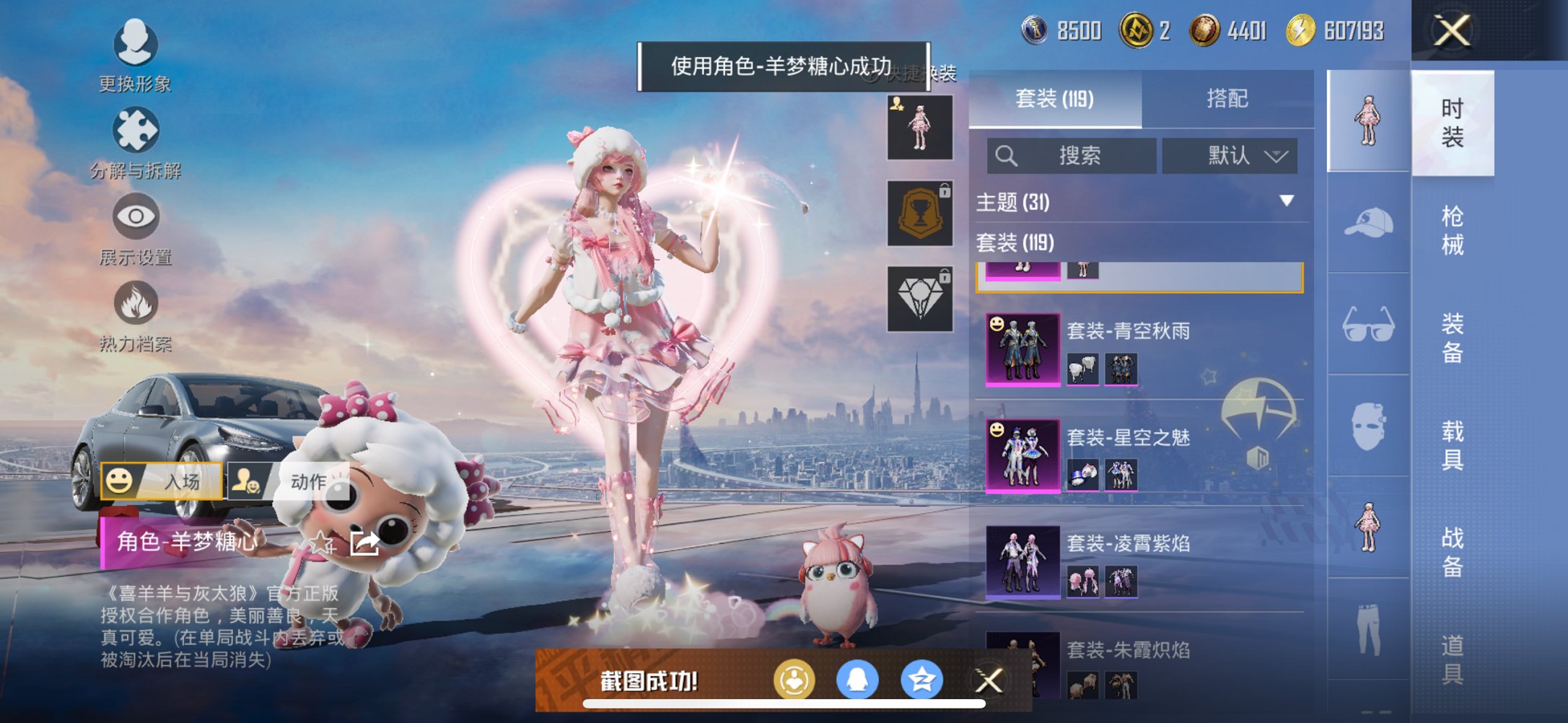The width and height of the screenshot is (1568, 723).
Task: Open the 更换形象 avatar change panel
Action: click(135, 45)
